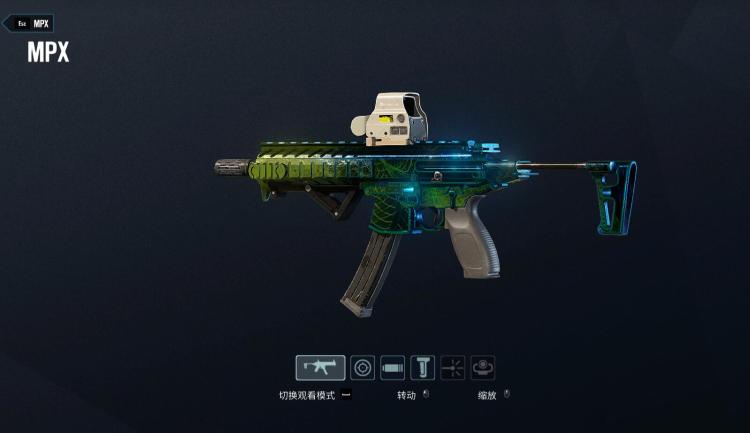Open the sight attachment slot
750x433 pixels.
(363, 368)
